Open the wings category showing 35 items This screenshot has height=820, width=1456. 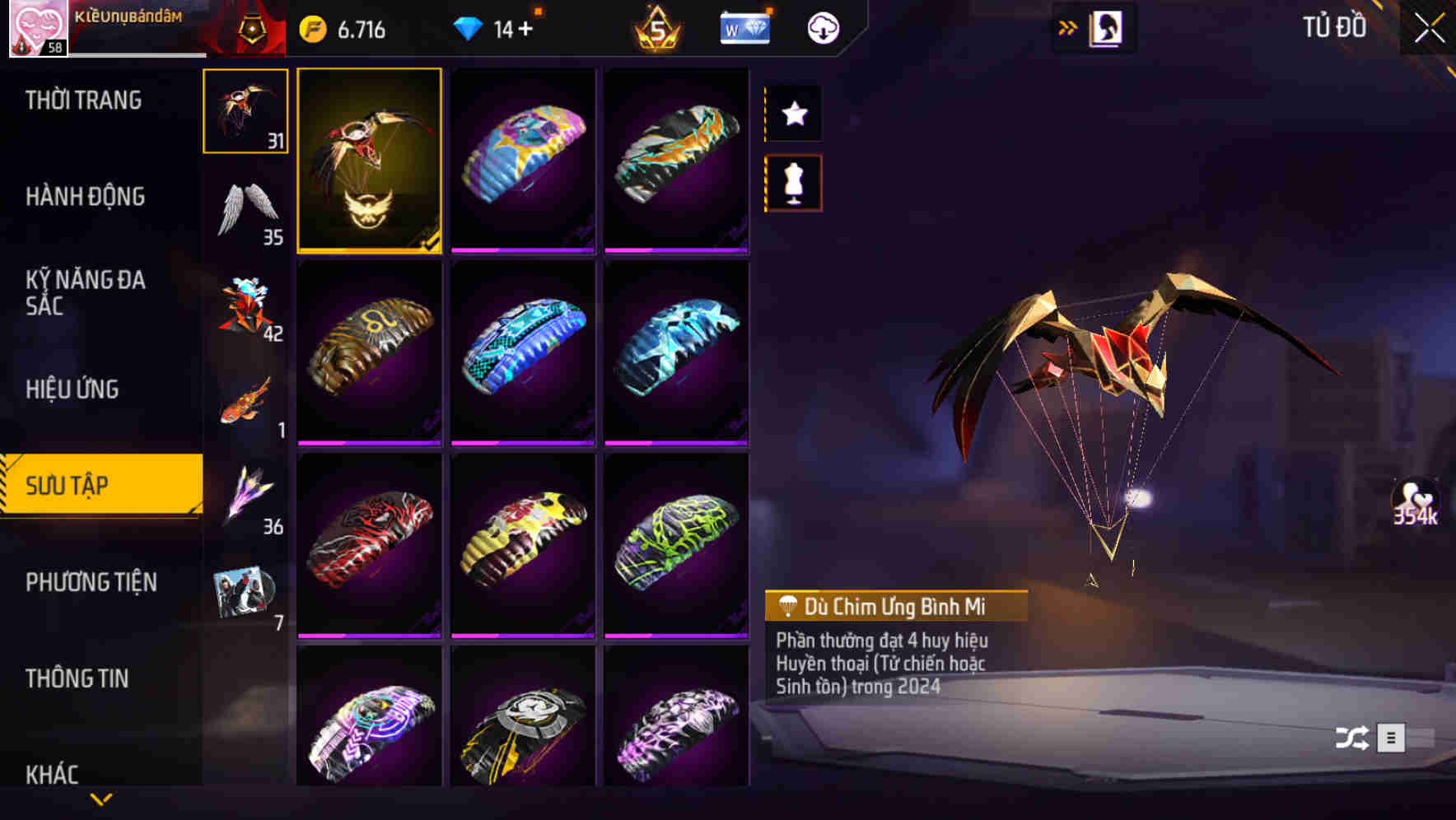pos(245,207)
